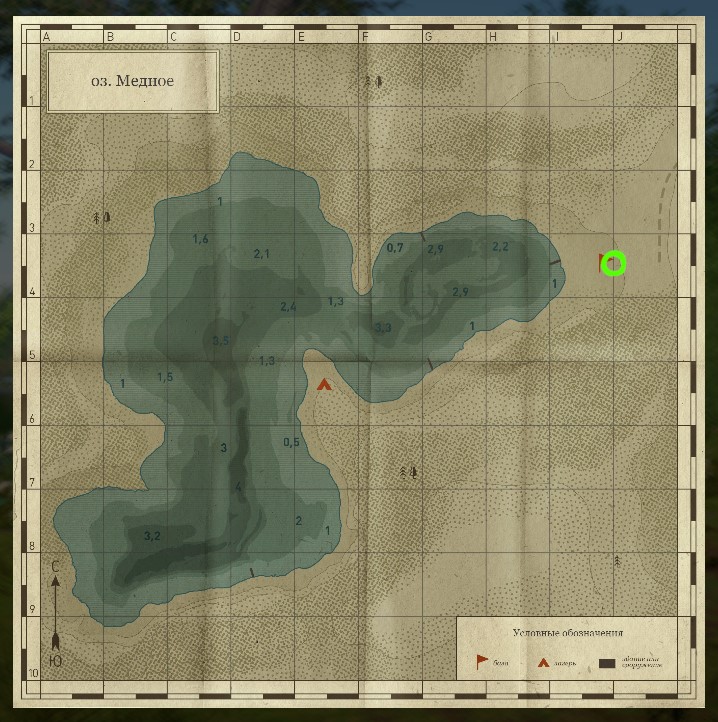Click the north-south compass arrow

coord(56,612)
